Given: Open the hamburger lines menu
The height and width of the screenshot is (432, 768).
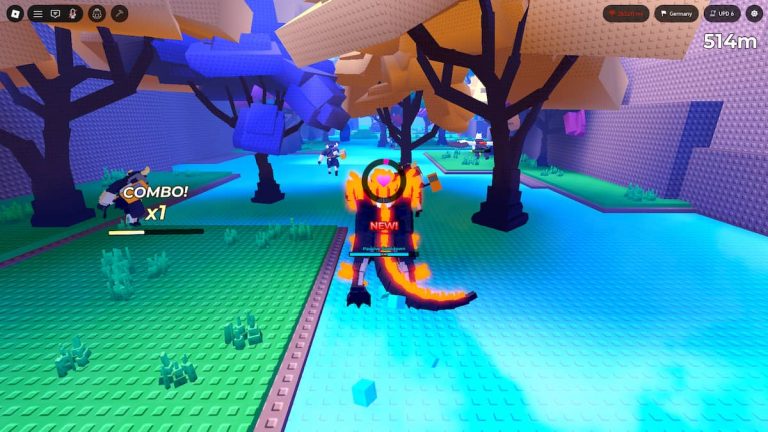Looking at the screenshot, I should (38, 13).
